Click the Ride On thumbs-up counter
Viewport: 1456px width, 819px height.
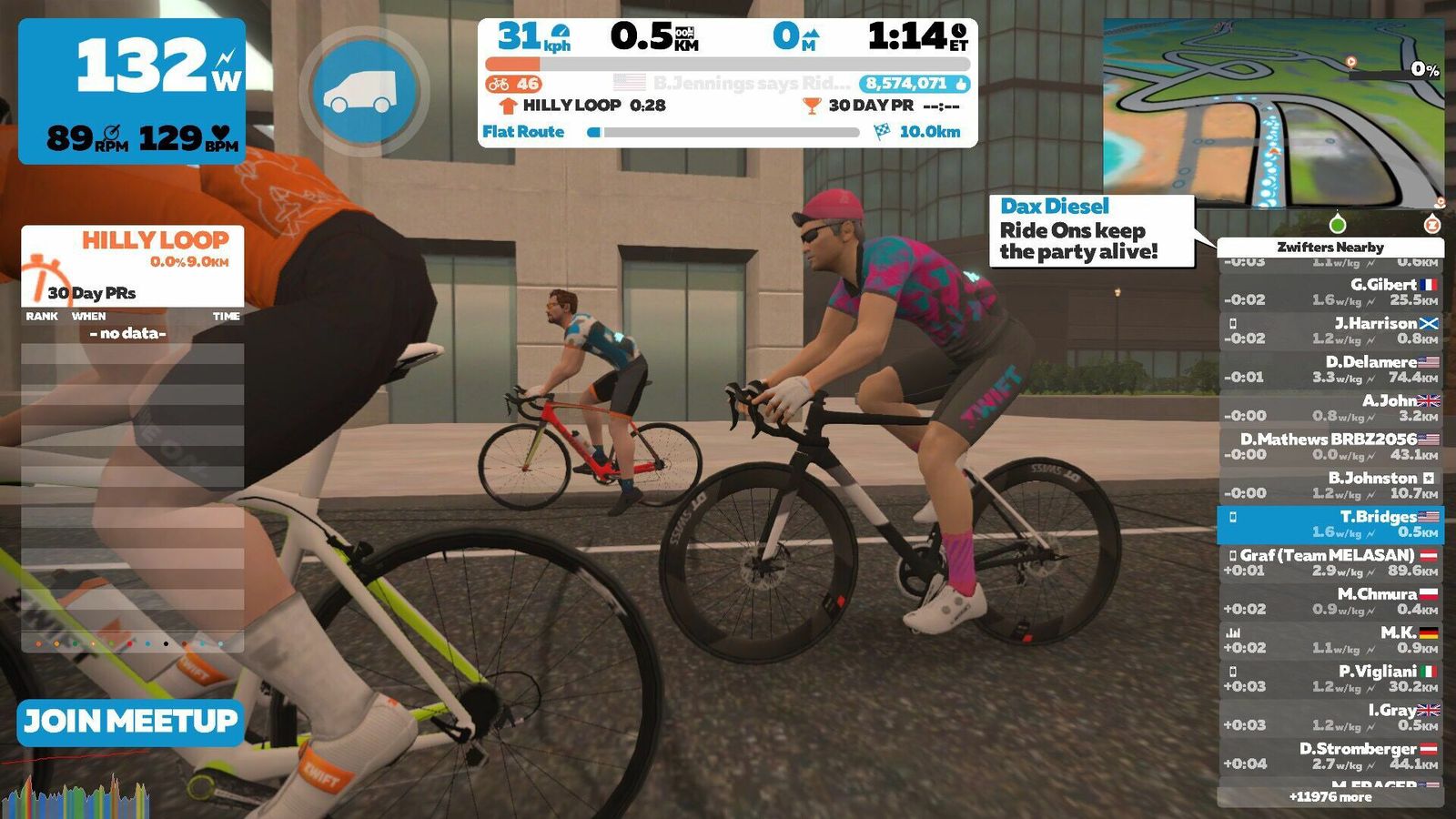click(x=914, y=84)
